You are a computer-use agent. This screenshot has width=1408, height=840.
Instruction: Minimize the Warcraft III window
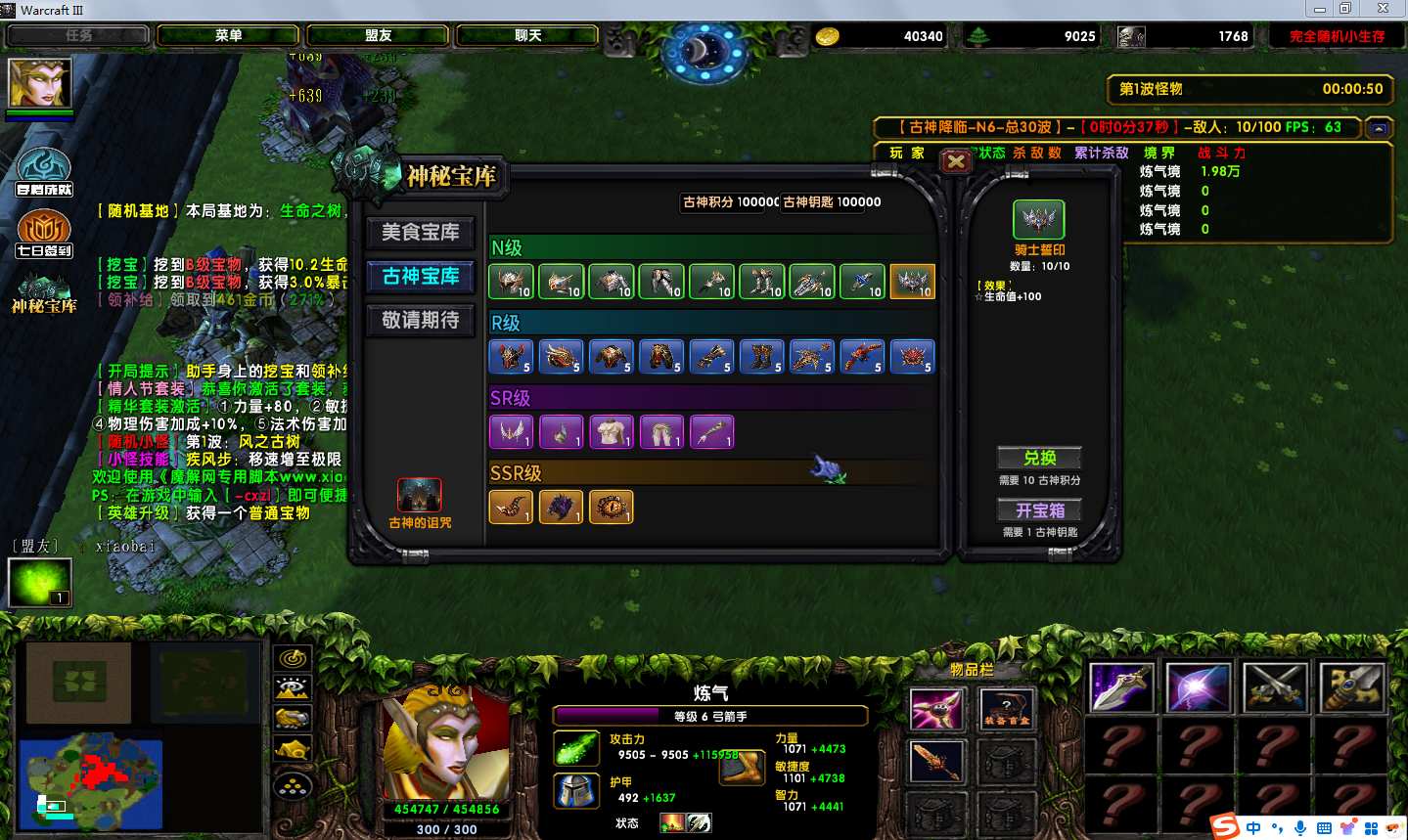[x=1320, y=9]
